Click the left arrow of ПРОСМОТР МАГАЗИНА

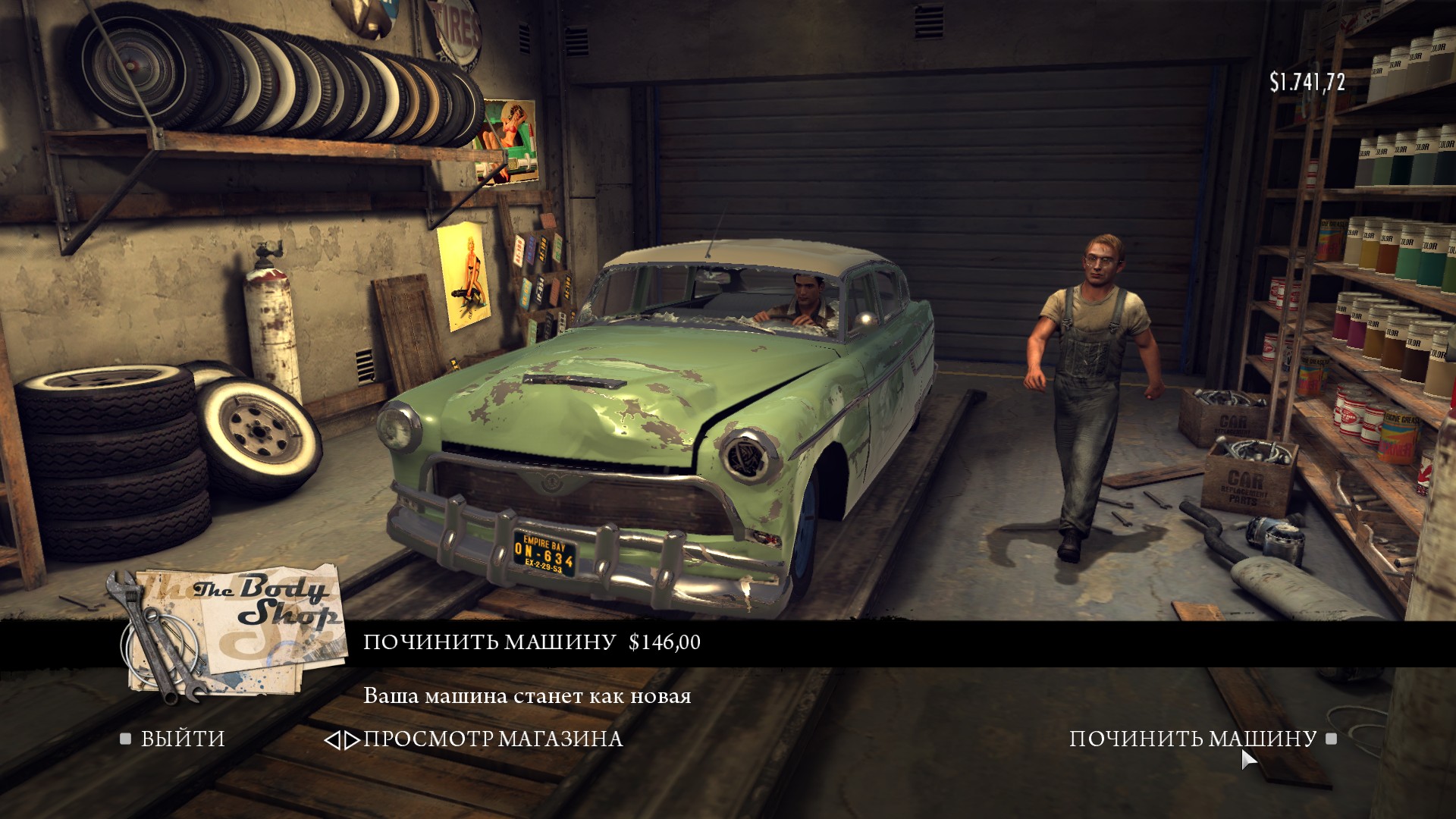334,739
